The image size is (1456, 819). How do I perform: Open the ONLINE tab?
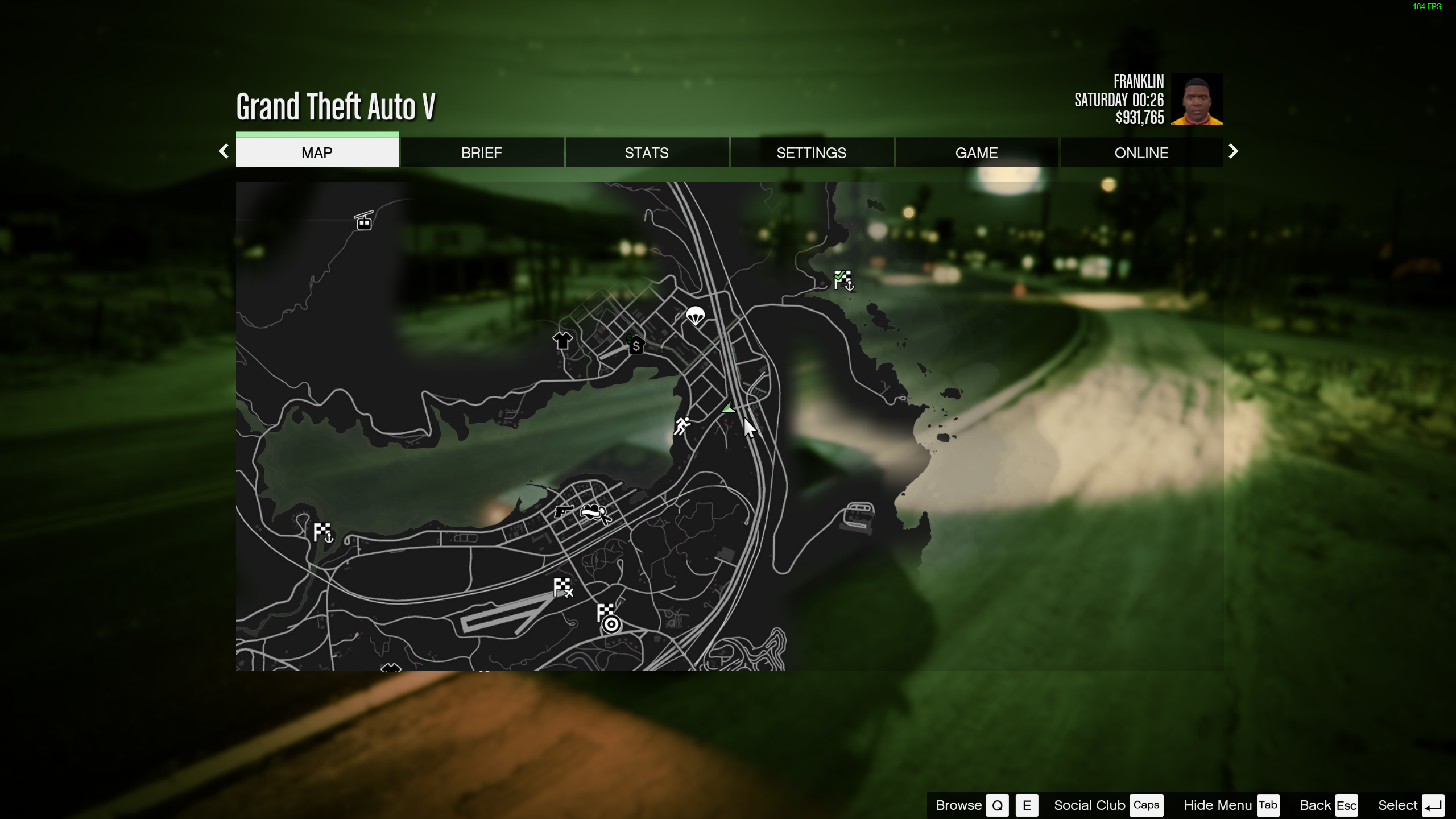pyautogui.click(x=1141, y=152)
